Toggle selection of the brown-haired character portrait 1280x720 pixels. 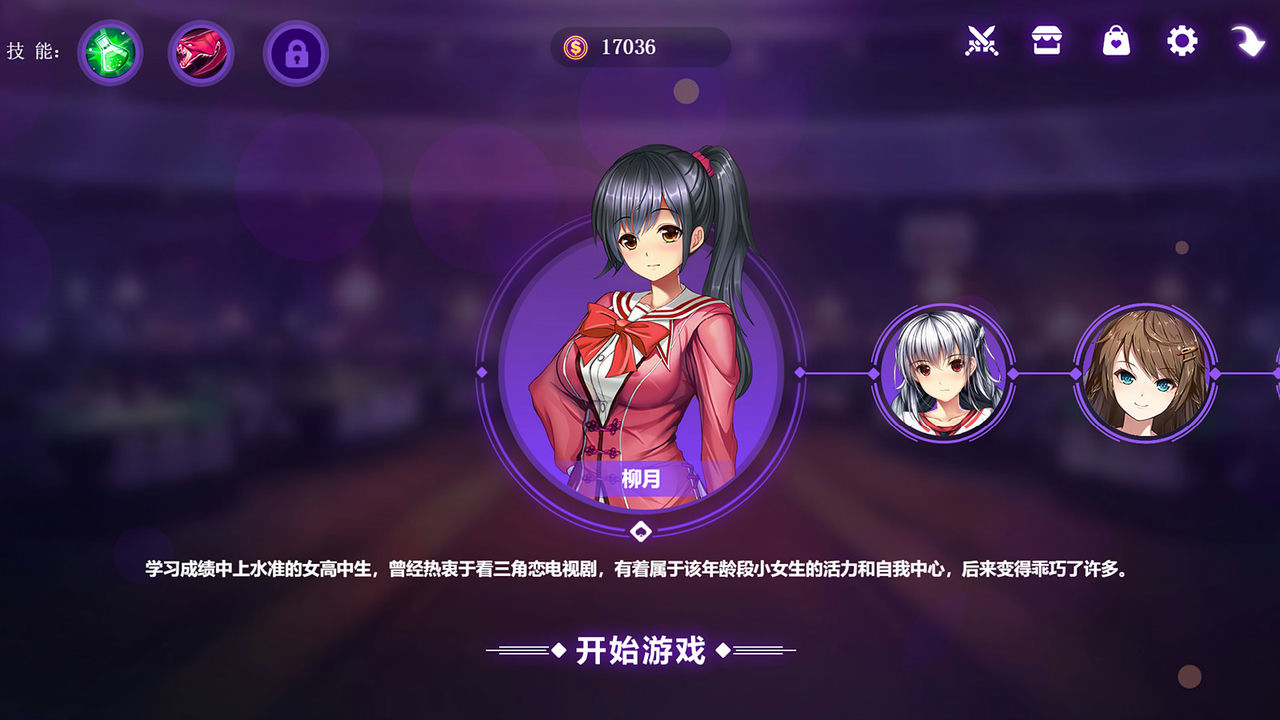[1147, 374]
